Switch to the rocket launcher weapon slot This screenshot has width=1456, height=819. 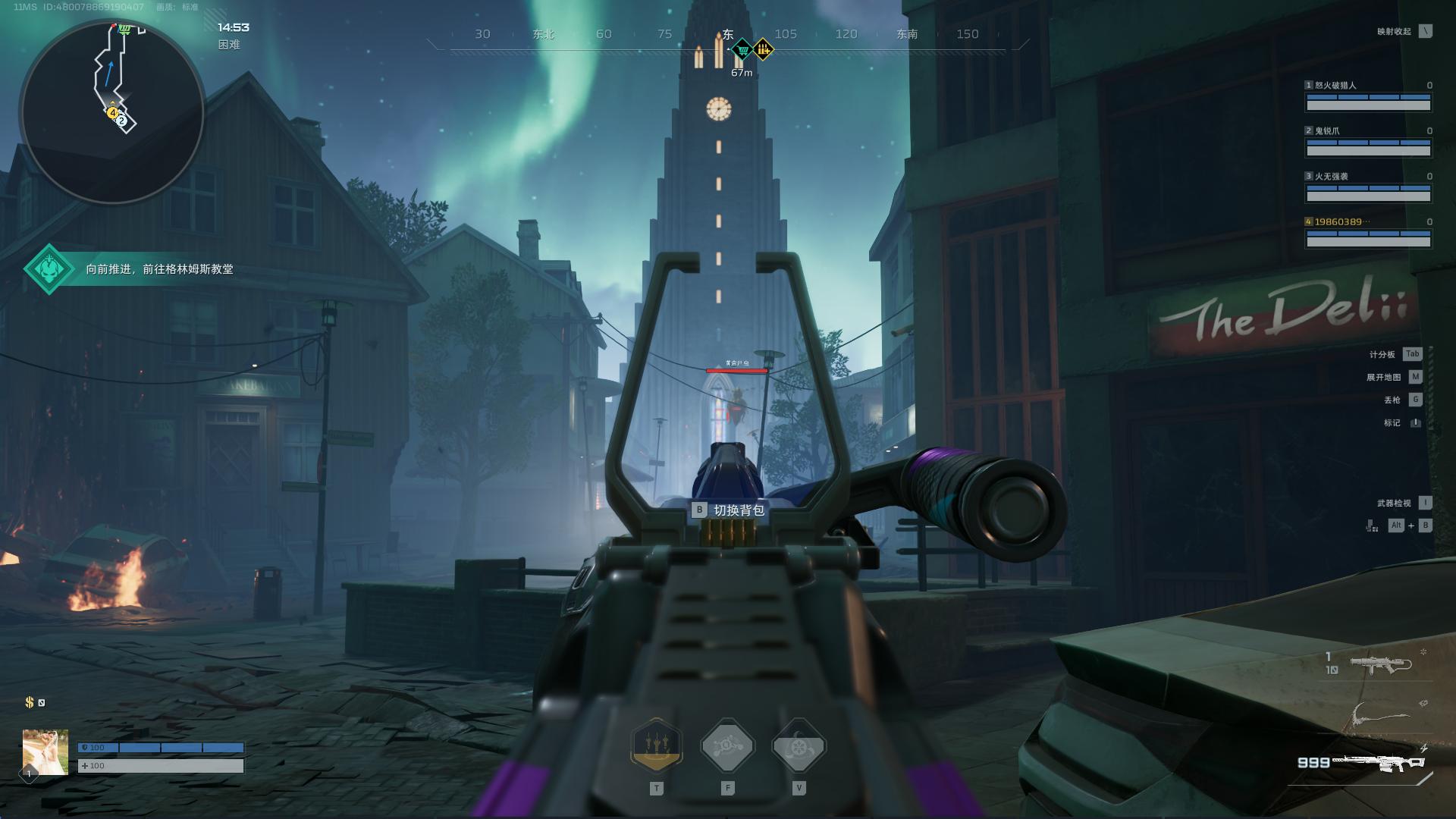coord(1380,664)
